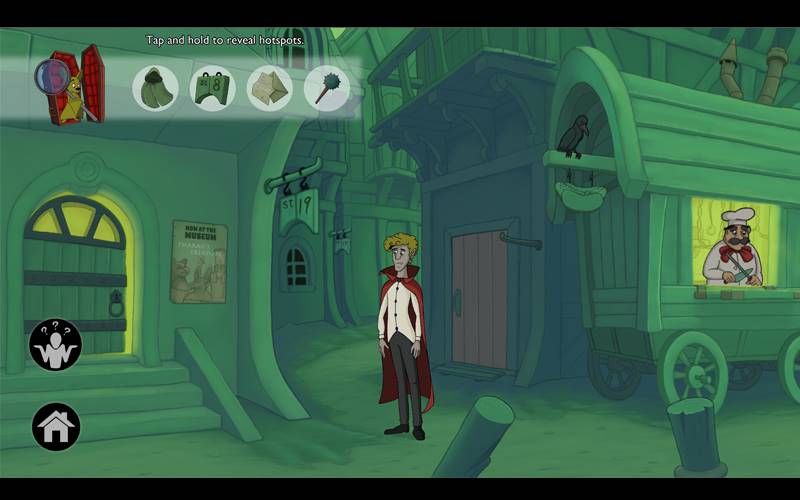This screenshot has width=800, height=500.
Task: Select the green hooded cloak item
Action: (x=155, y=88)
